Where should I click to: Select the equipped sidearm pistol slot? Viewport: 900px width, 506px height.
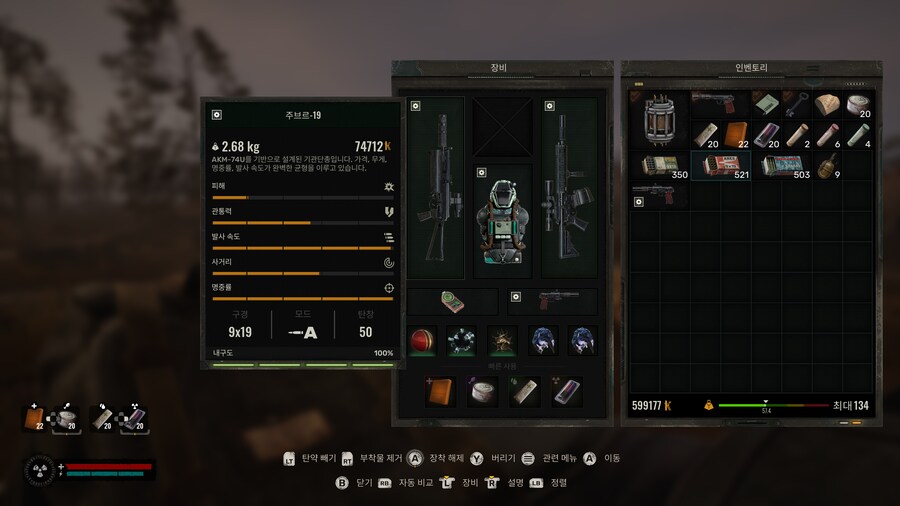(553, 302)
